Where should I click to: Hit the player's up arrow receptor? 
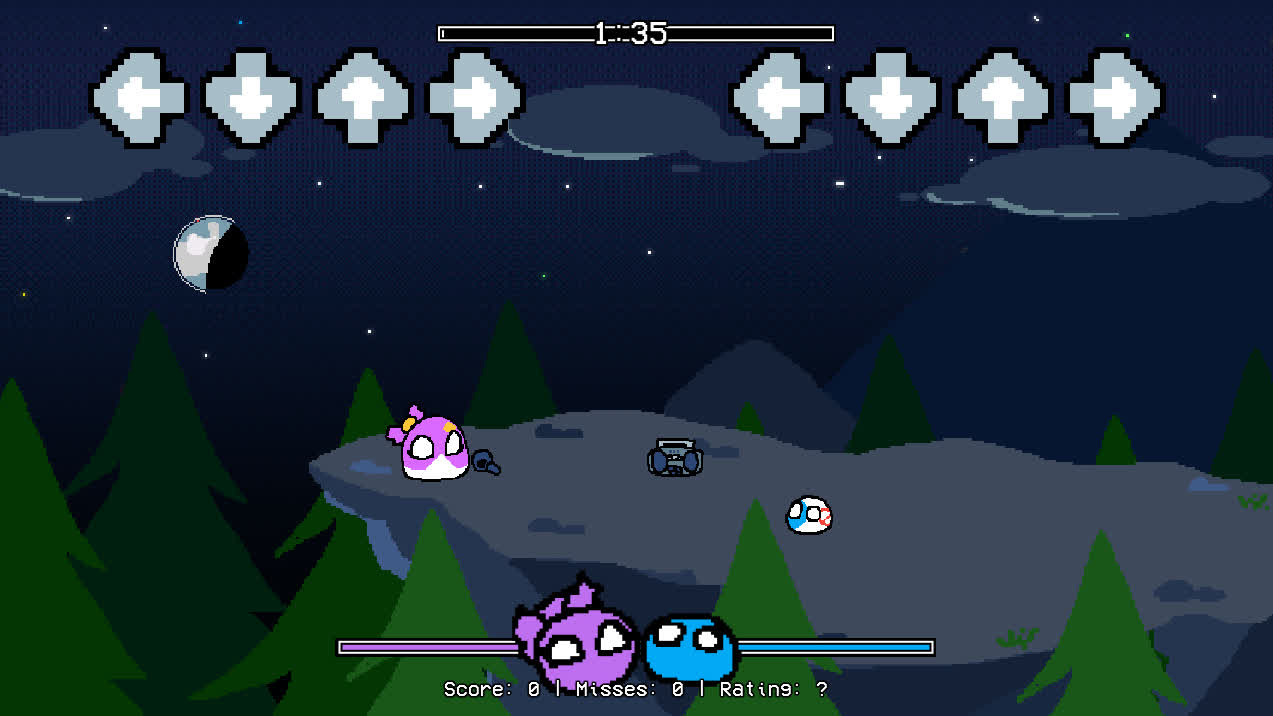click(x=1004, y=98)
